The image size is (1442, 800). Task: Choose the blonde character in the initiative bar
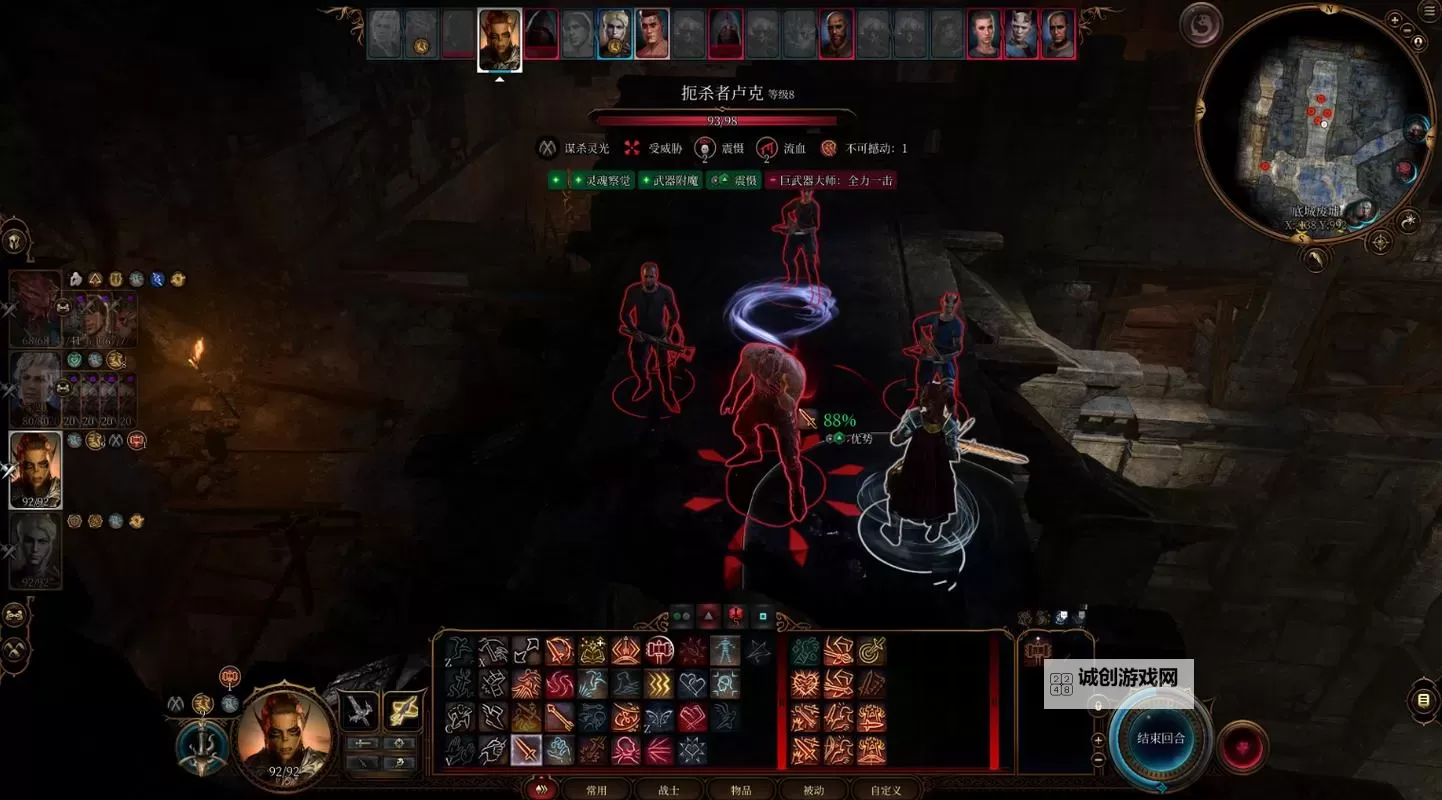pos(615,35)
